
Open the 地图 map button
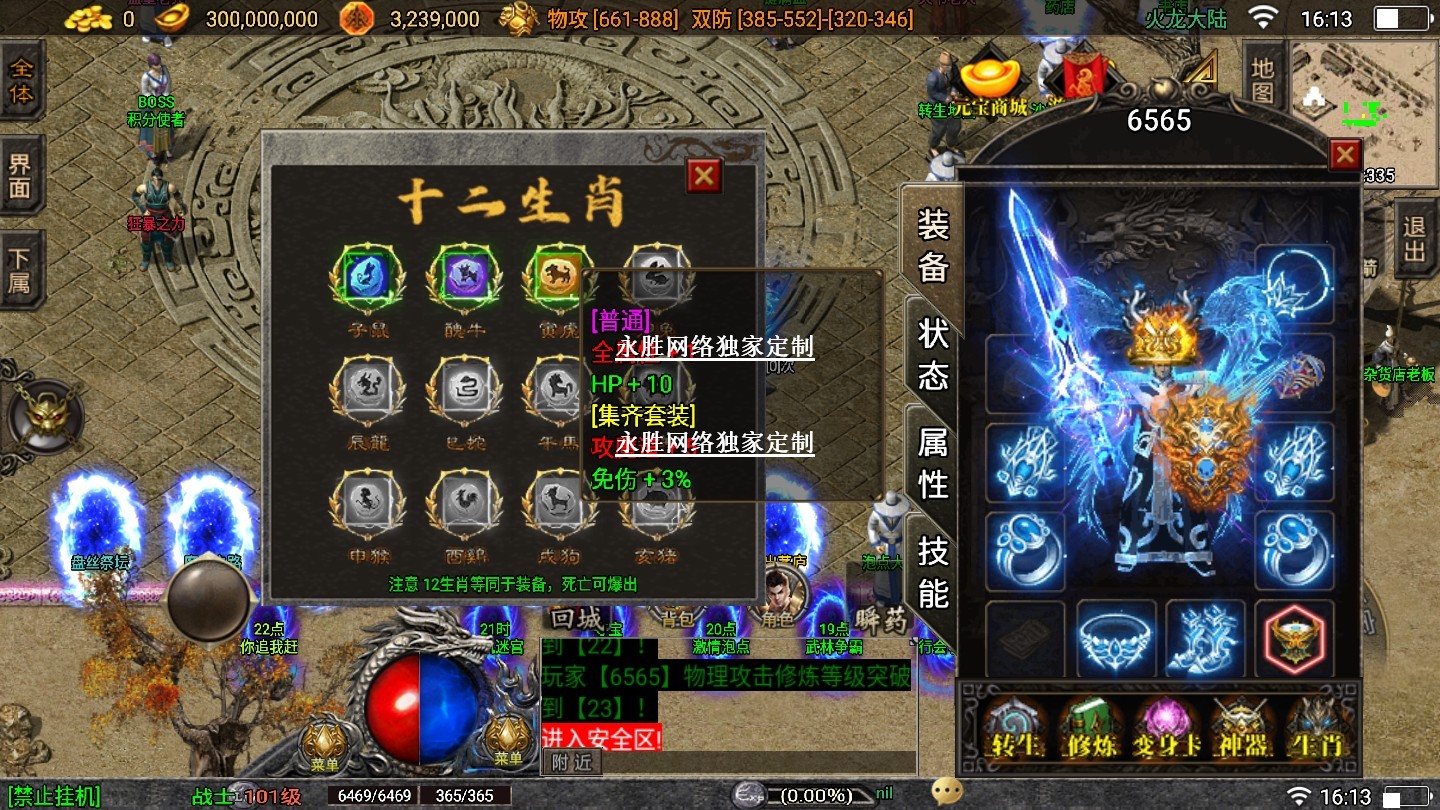(x=1262, y=80)
